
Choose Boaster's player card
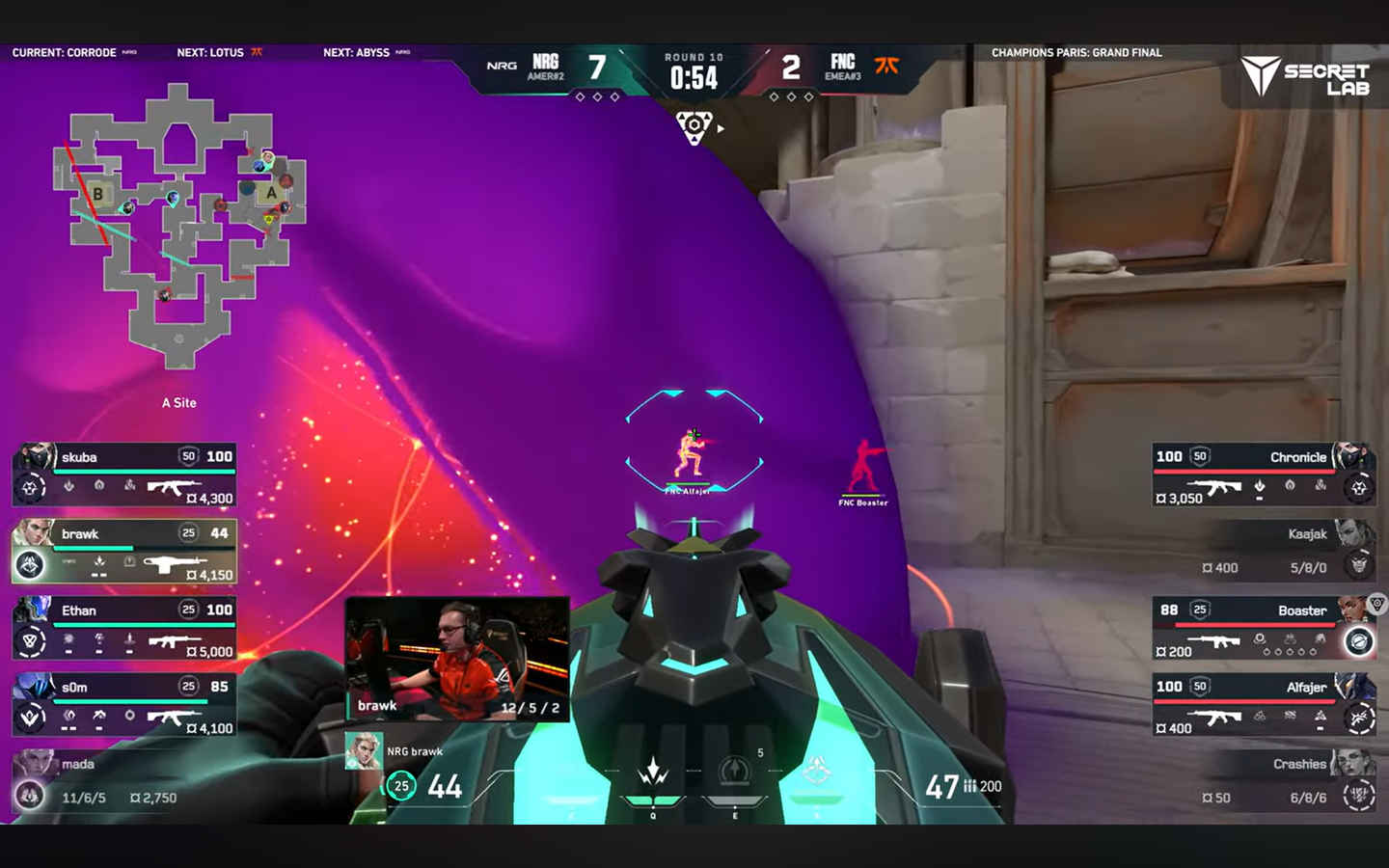point(1264,629)
